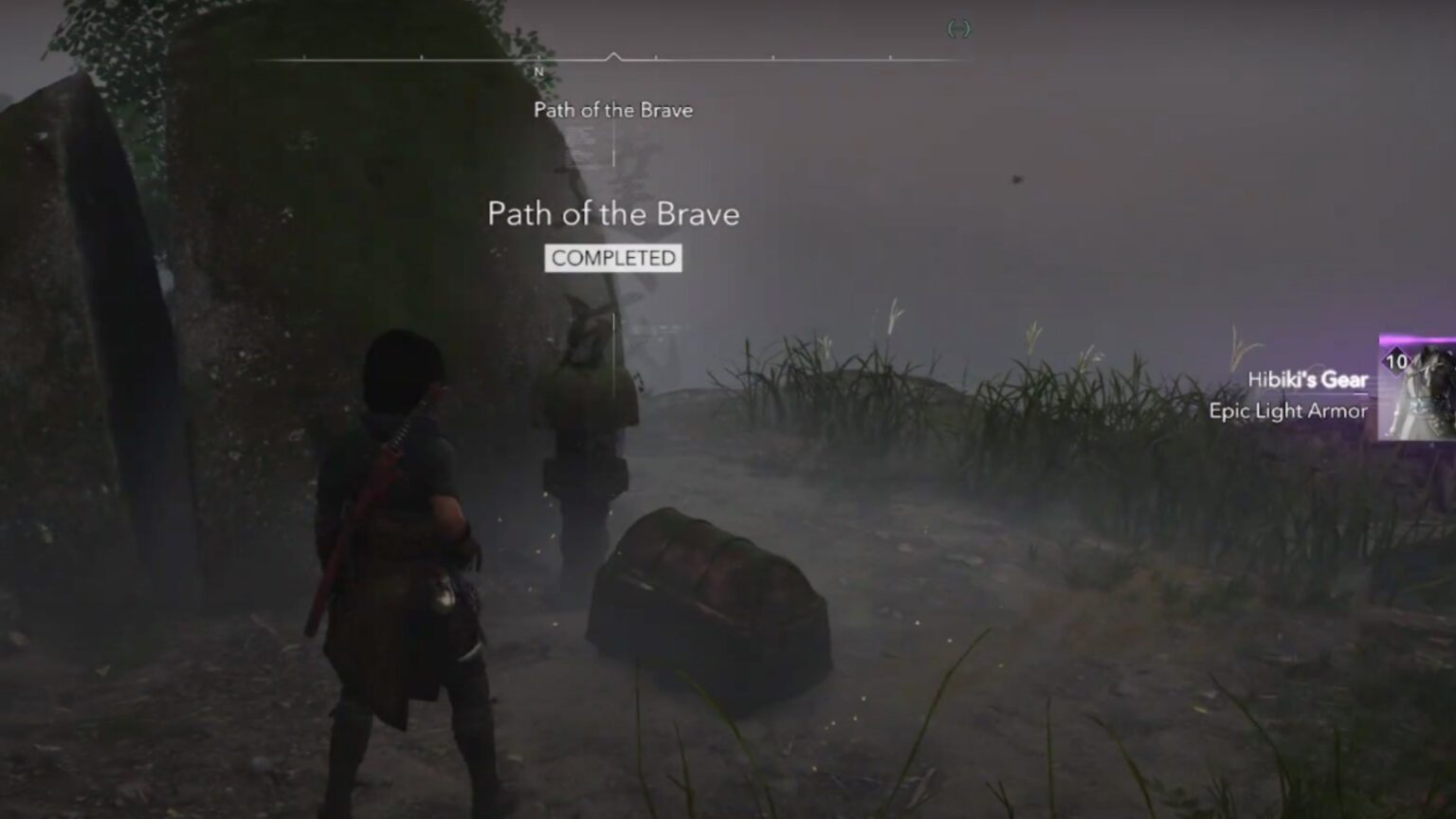Click the 'Hibiki's Gear' loot text
1456x819 pixels.
tap(1308, 379)
